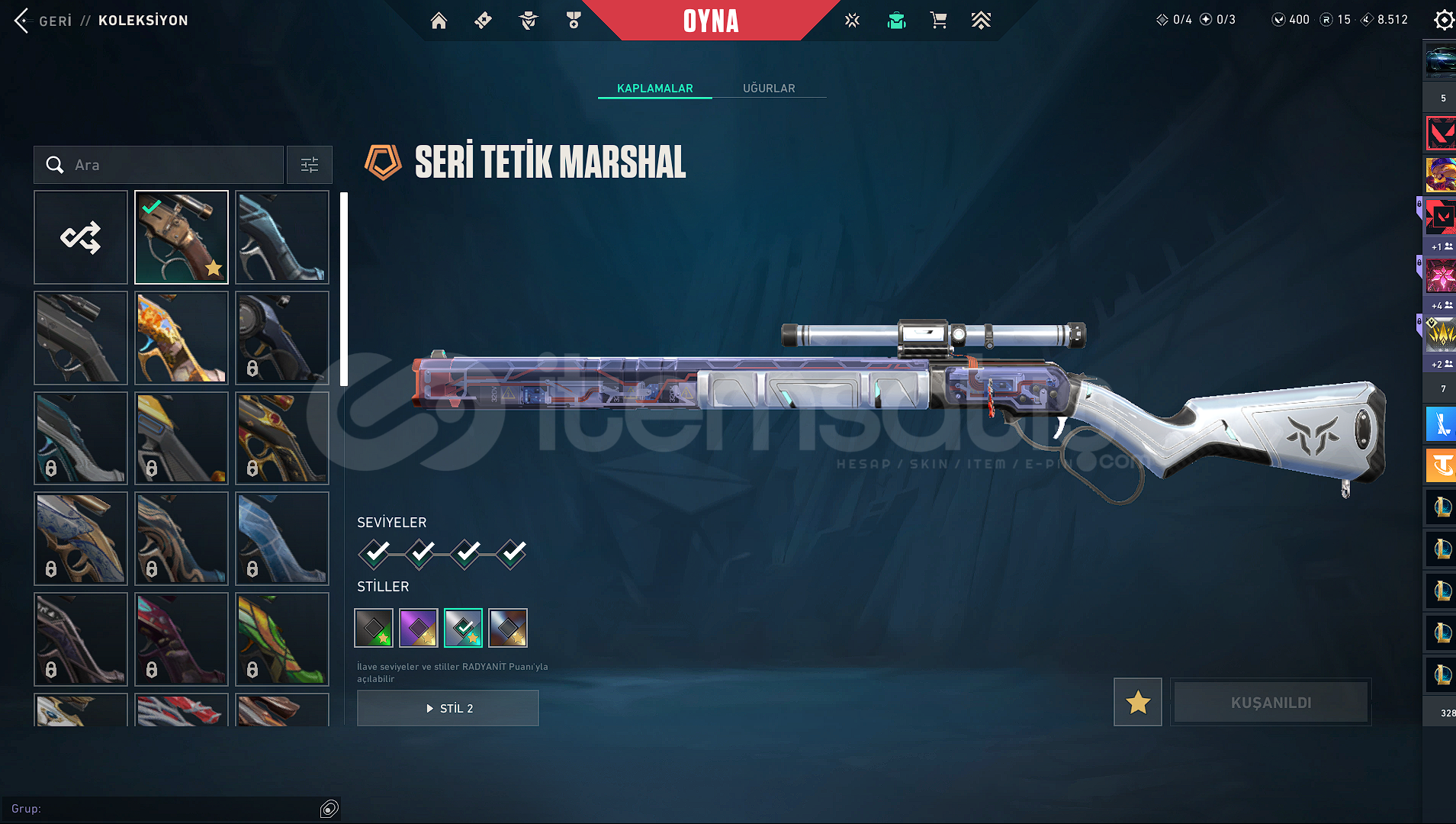The width and height of the screenshot is (1456, 824).
Task: Select the equipped favorite Marshal skin thumbnail
Action: click(182, 237)
